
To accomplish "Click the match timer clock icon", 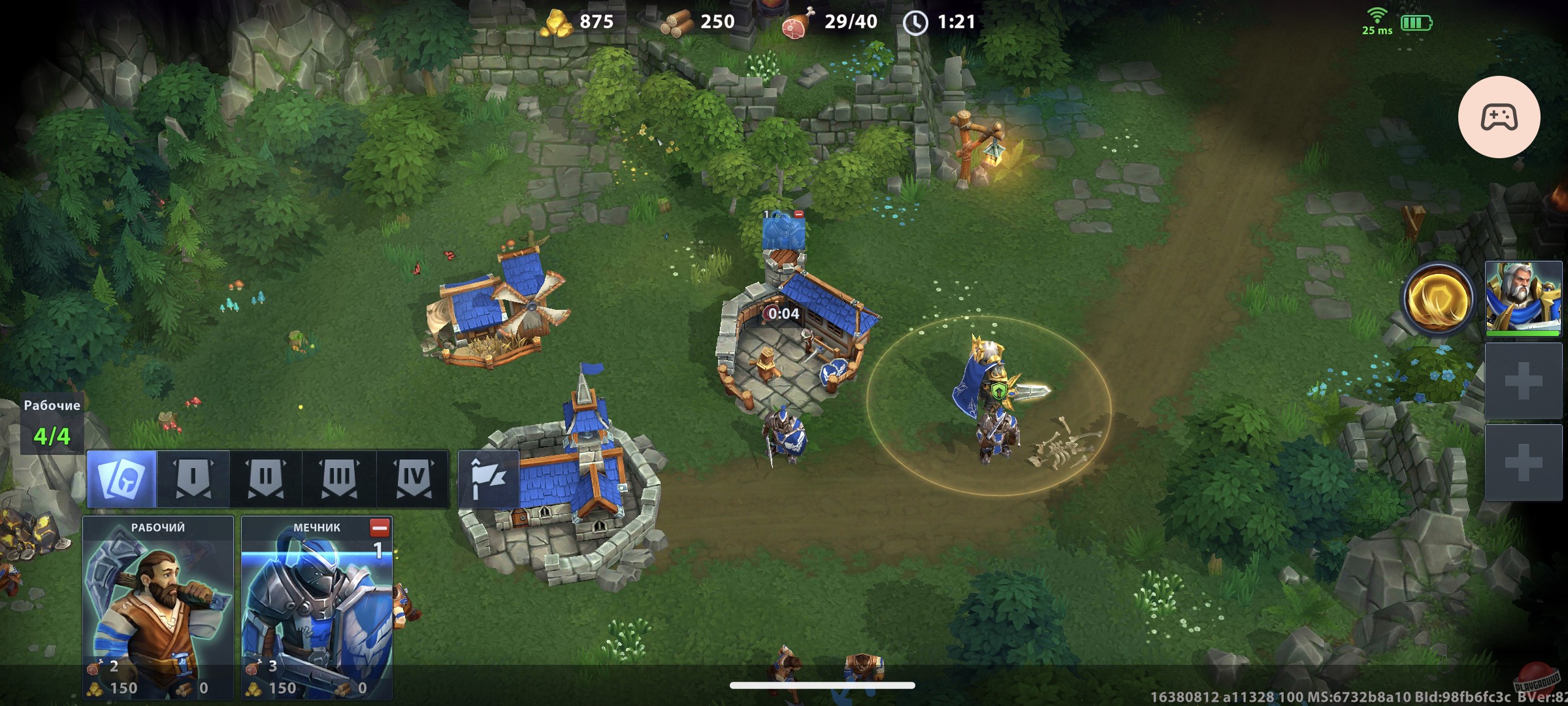I will [917, 22].
